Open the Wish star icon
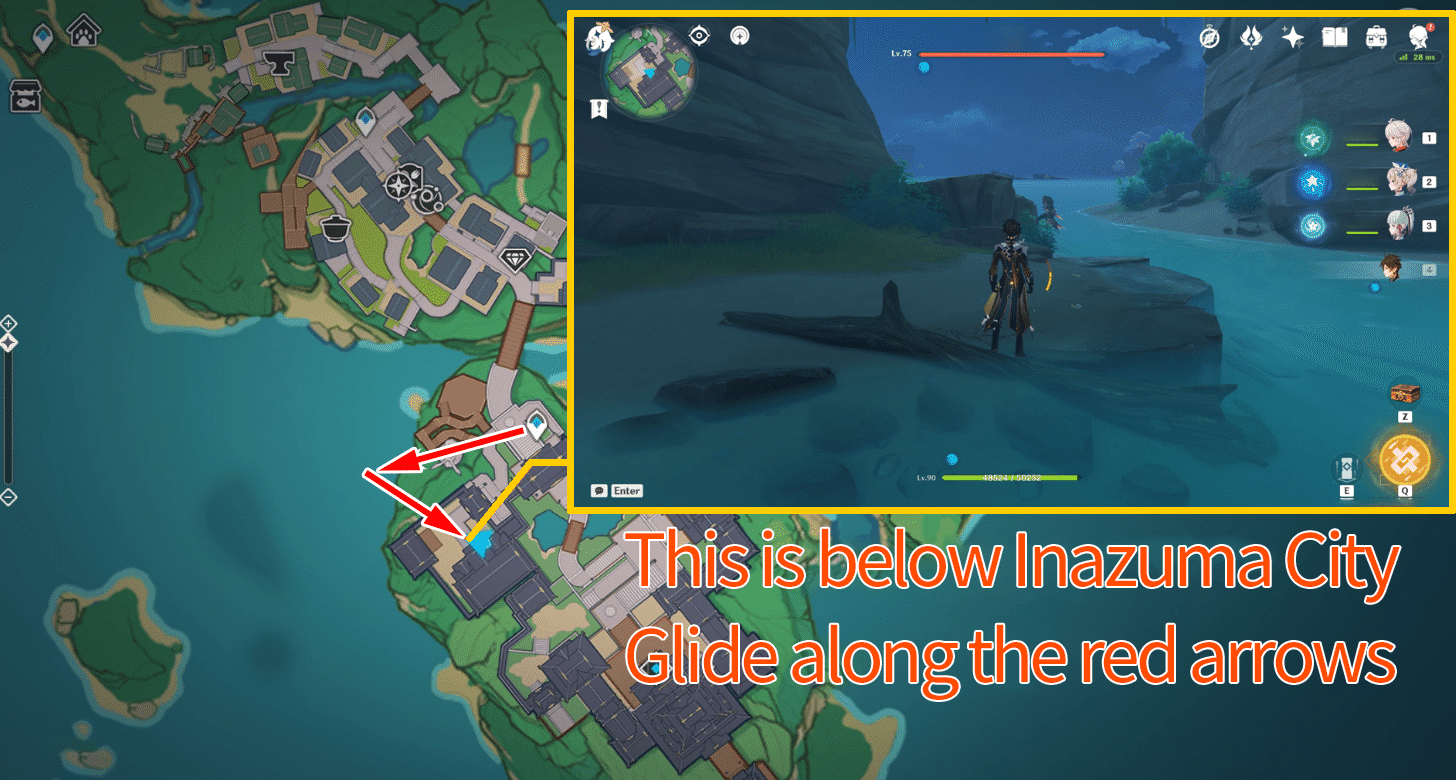 [x=1291, y=36]
